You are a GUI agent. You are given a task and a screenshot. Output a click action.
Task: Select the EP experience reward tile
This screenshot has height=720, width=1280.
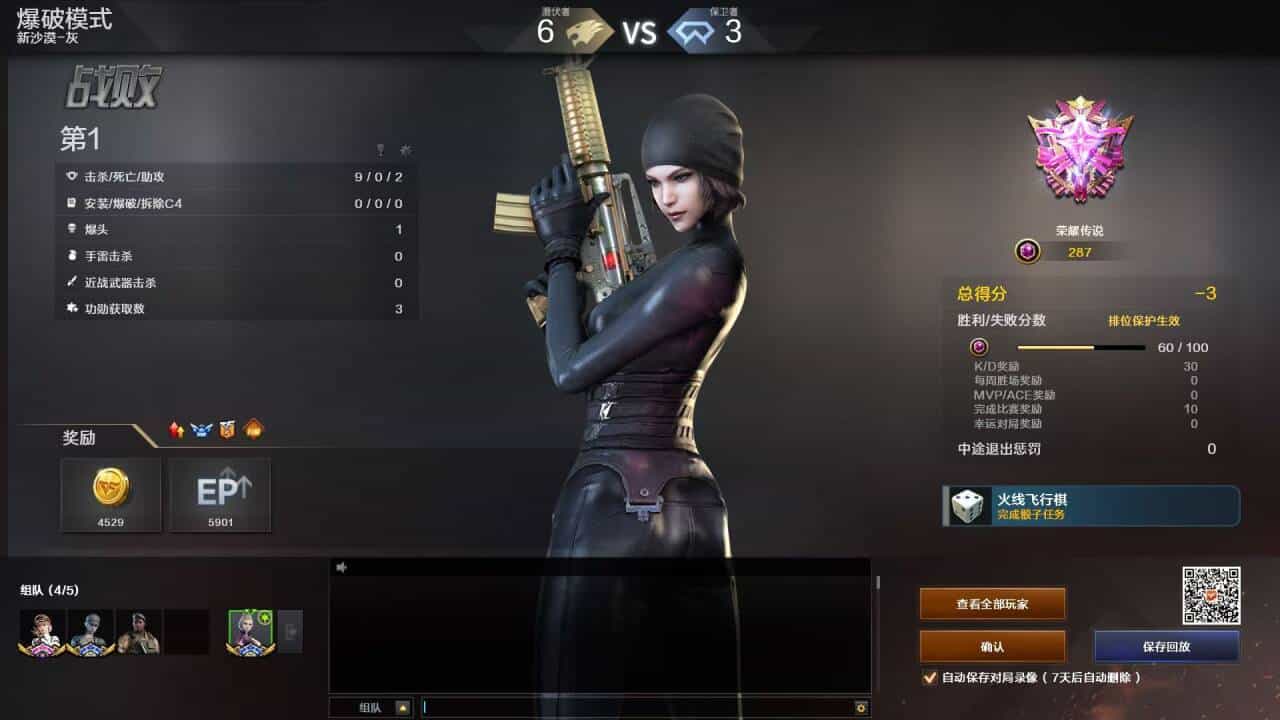tap(220, 494)
